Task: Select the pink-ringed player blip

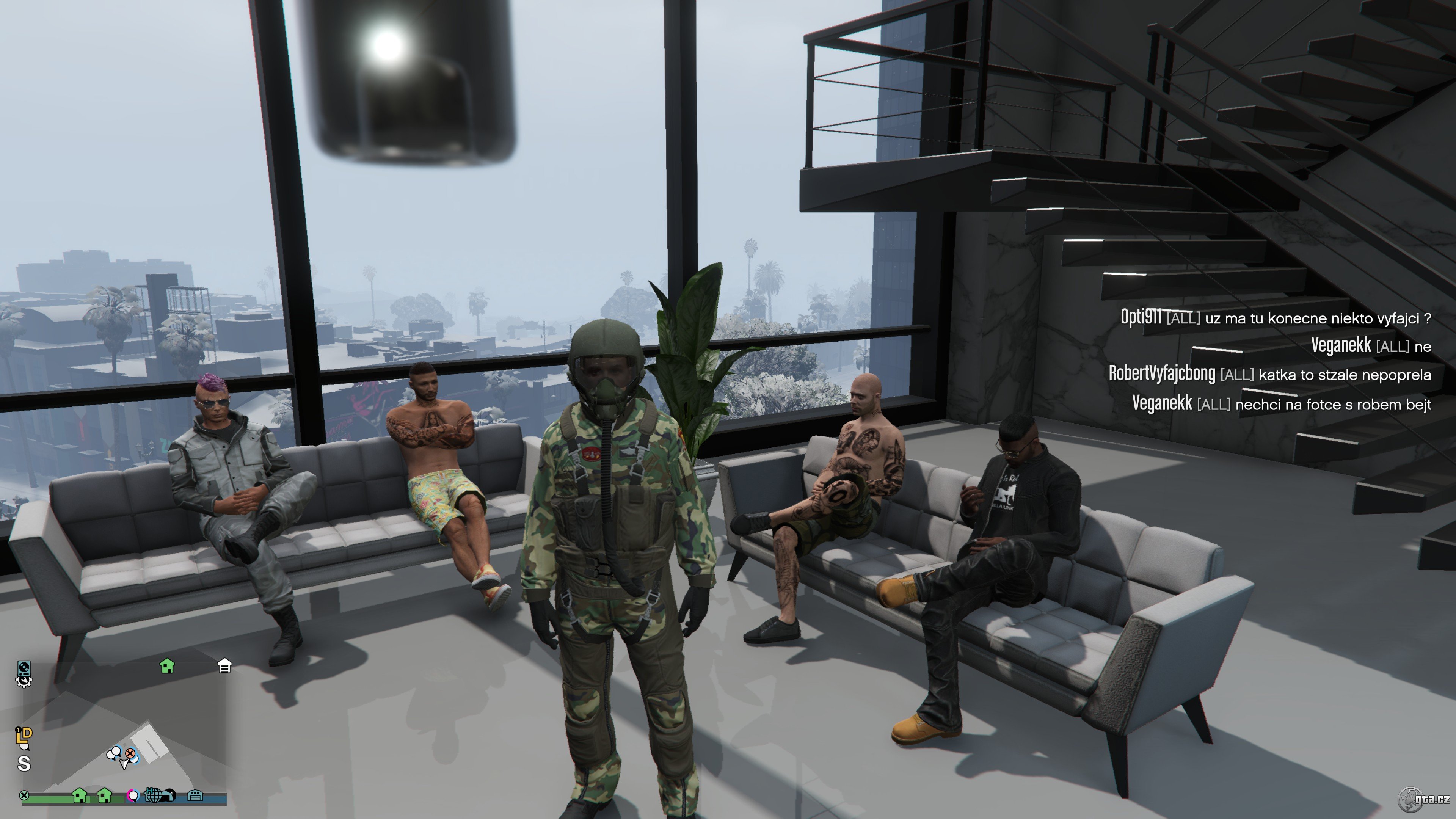Action: [133, 796]
